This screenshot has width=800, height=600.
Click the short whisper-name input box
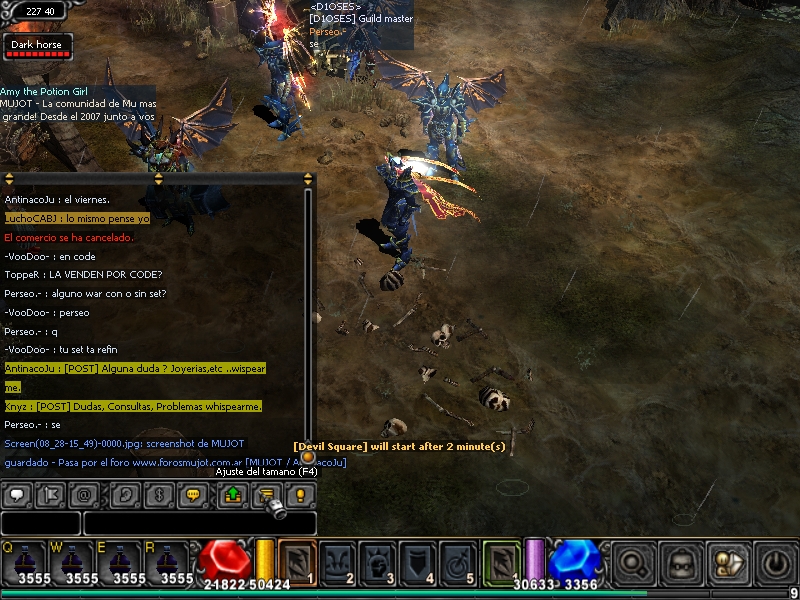(x=40, y=523)
